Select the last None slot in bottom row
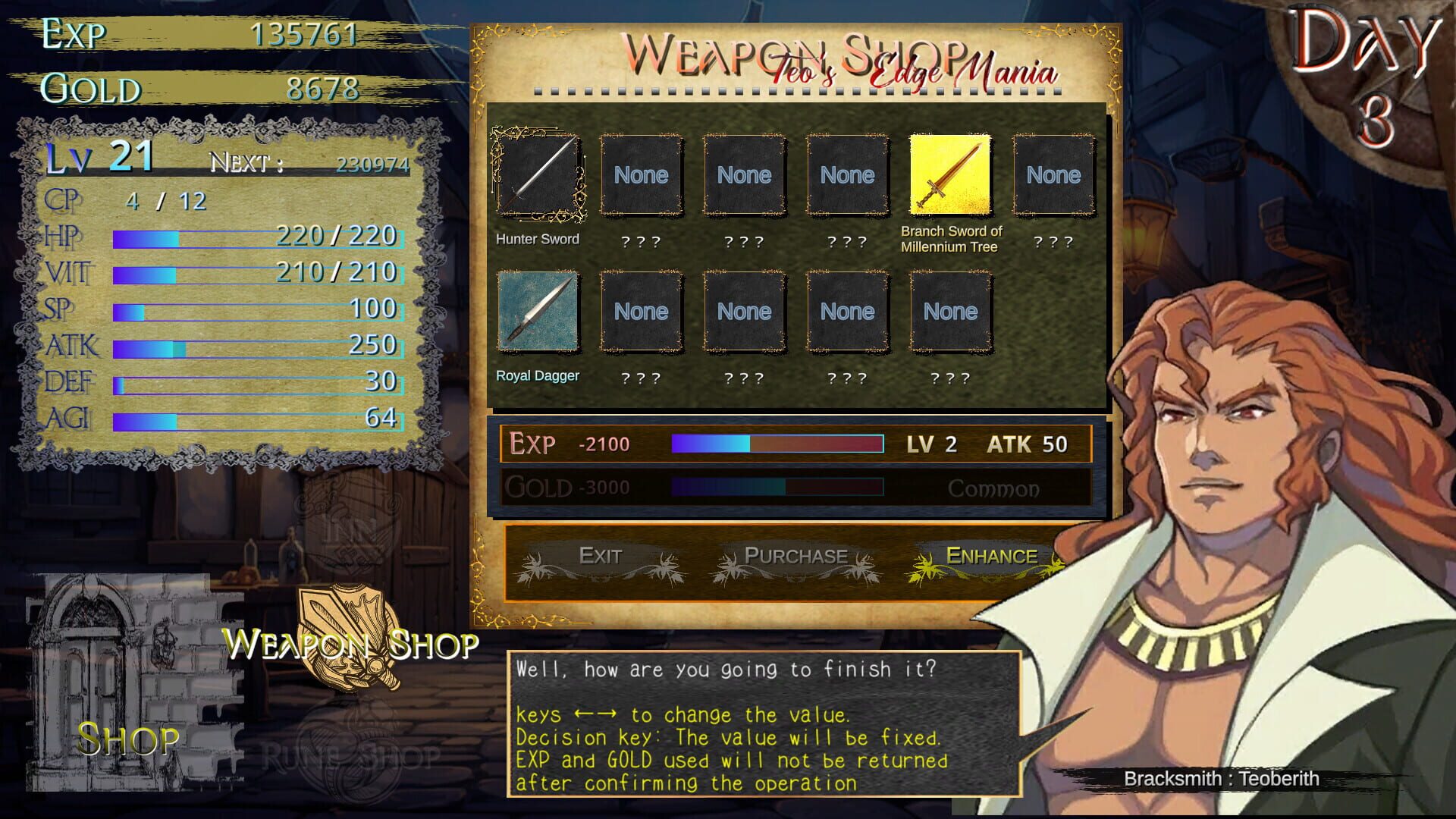The image size is (1456, 819). pos(950,312)
